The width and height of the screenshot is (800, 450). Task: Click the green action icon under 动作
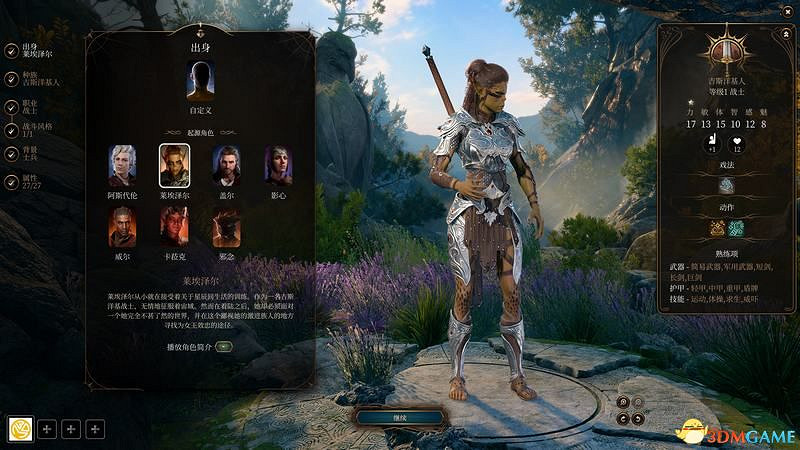click(736, 229)
